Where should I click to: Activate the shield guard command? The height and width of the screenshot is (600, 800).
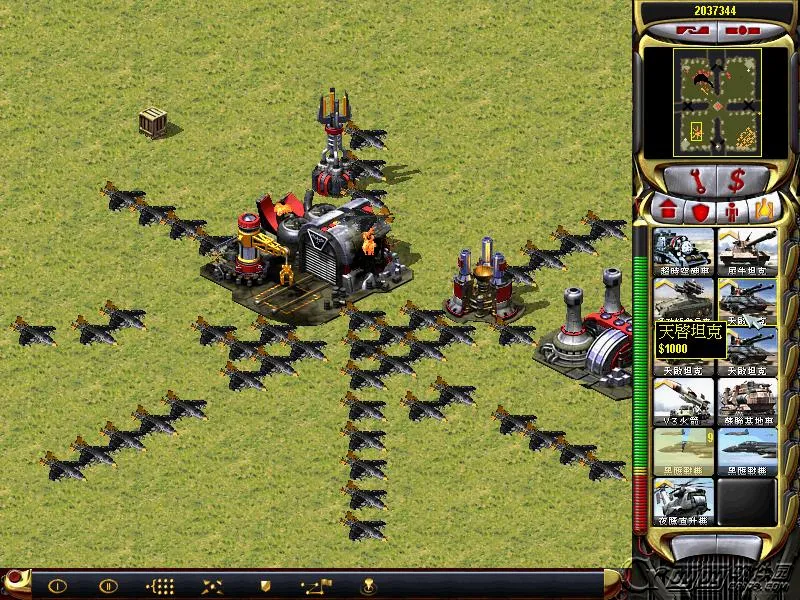point(265,586)
